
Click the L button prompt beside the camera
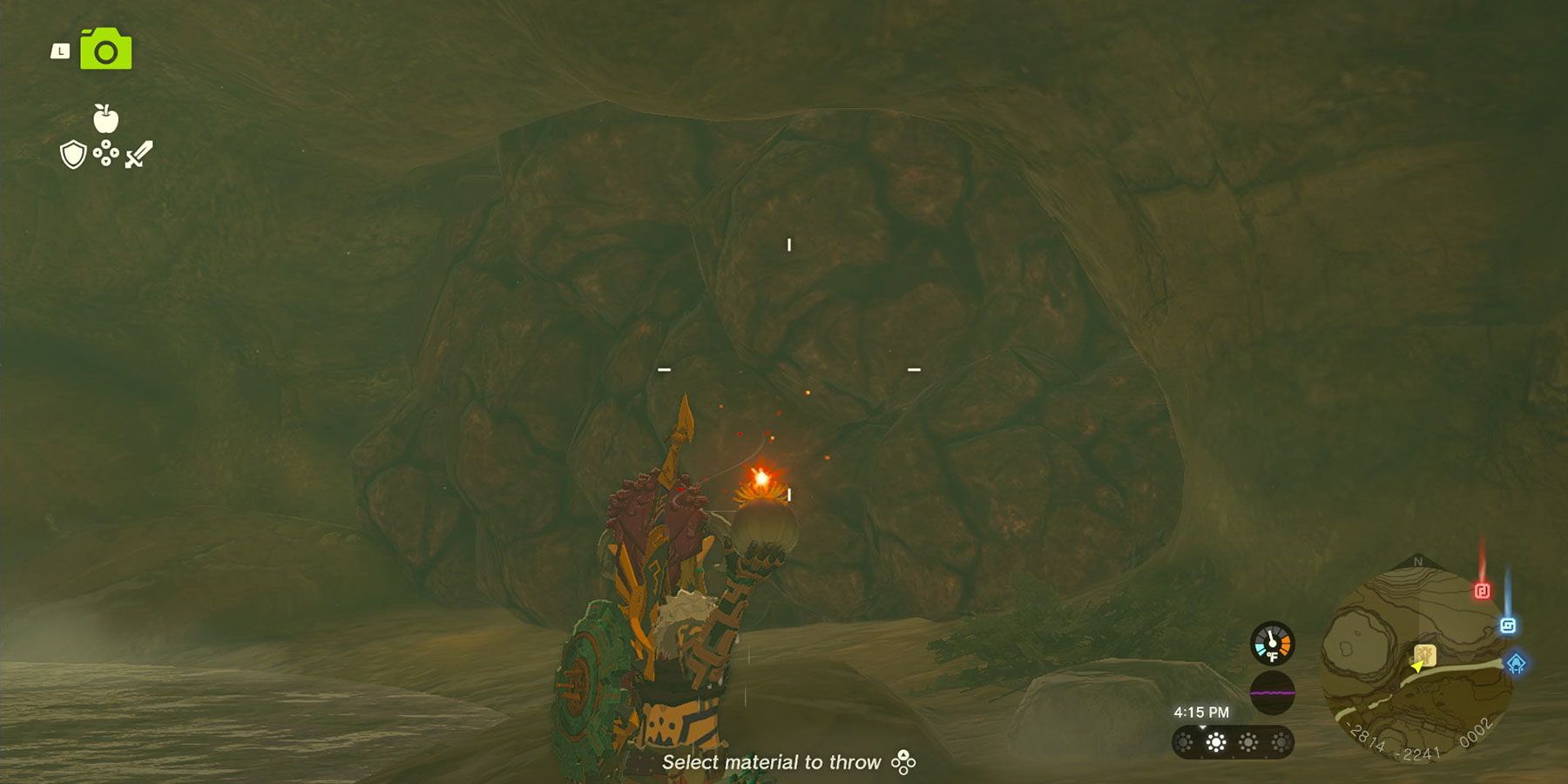pos(60,51)
